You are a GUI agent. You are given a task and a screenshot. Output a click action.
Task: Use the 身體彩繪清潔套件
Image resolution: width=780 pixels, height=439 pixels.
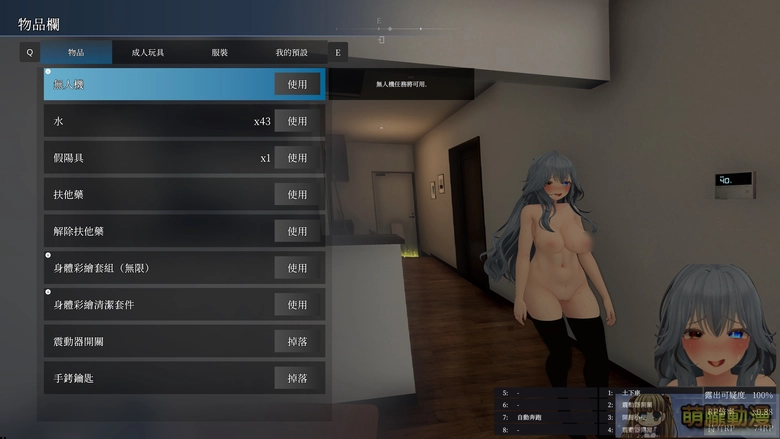tap(297, 305)
